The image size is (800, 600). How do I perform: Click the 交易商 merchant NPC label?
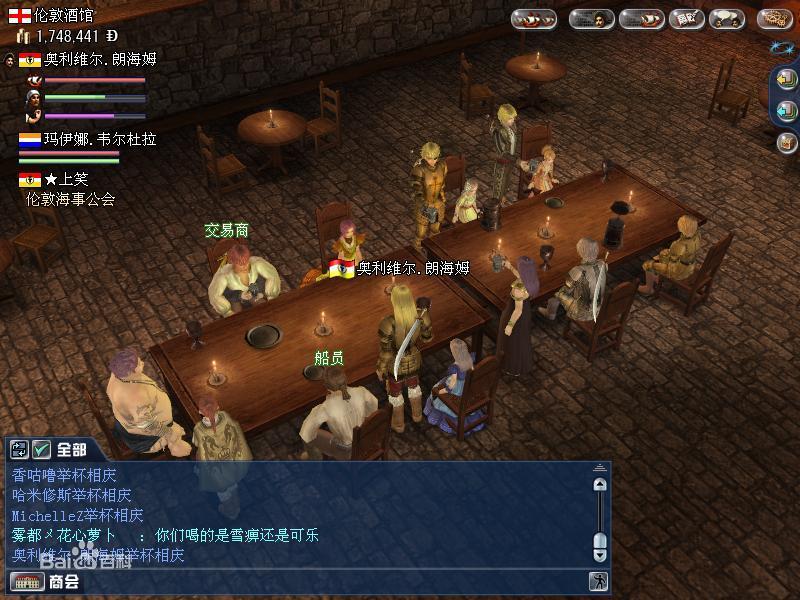227,231
